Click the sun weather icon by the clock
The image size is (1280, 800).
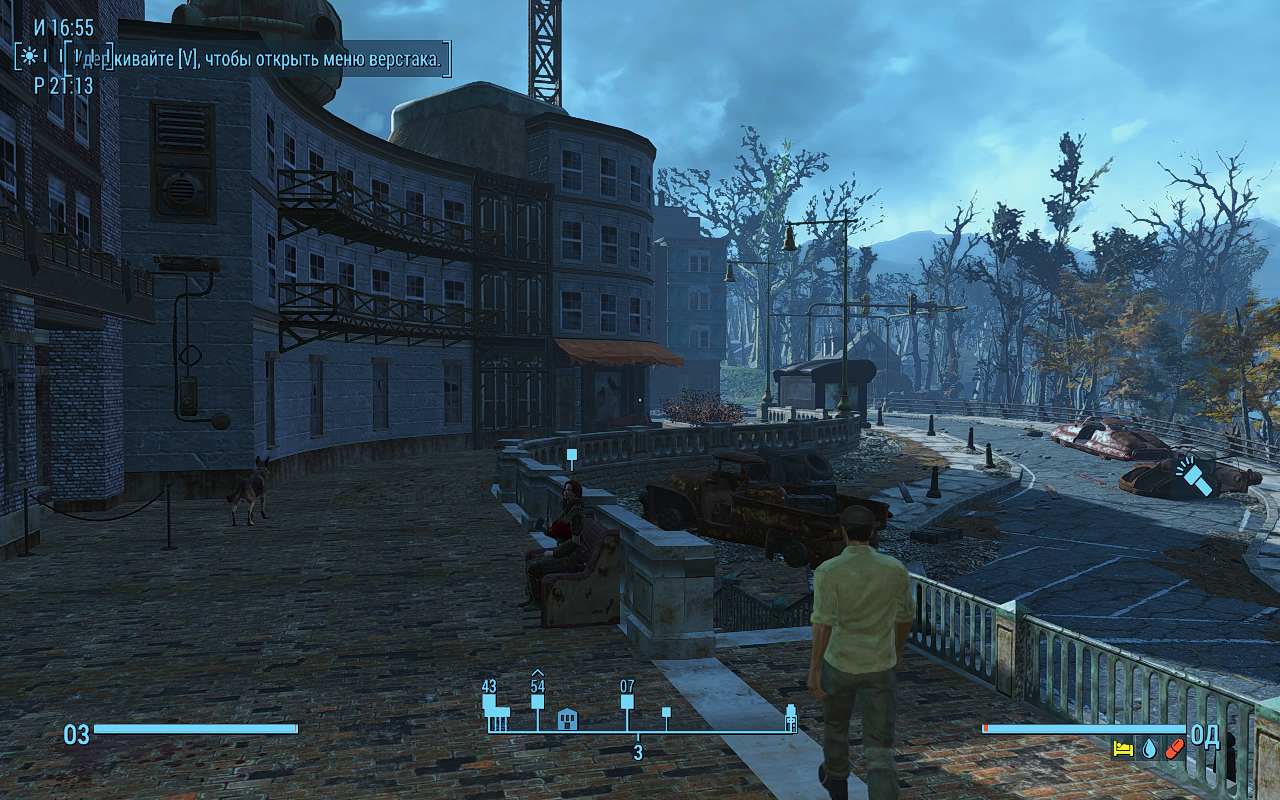pyautogui.click(x=32, y=55)
